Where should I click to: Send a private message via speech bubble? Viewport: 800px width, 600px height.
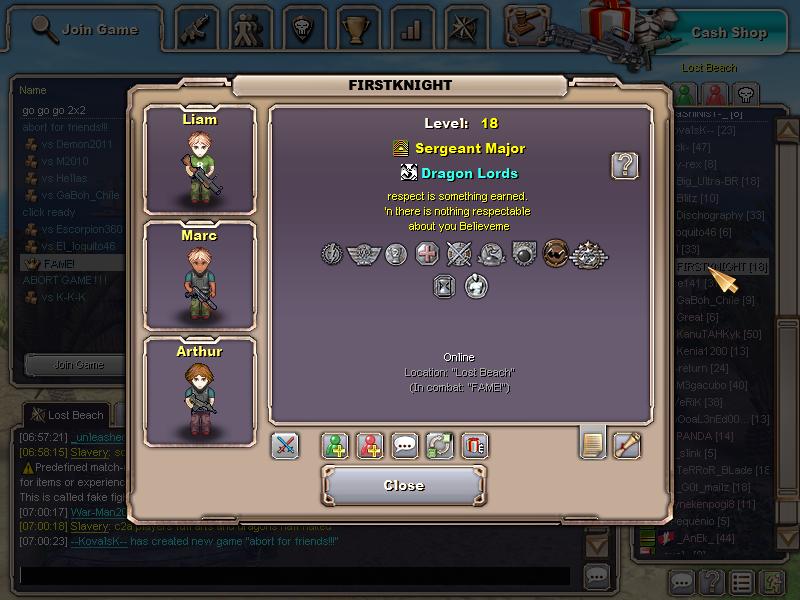tap(405, 446)
